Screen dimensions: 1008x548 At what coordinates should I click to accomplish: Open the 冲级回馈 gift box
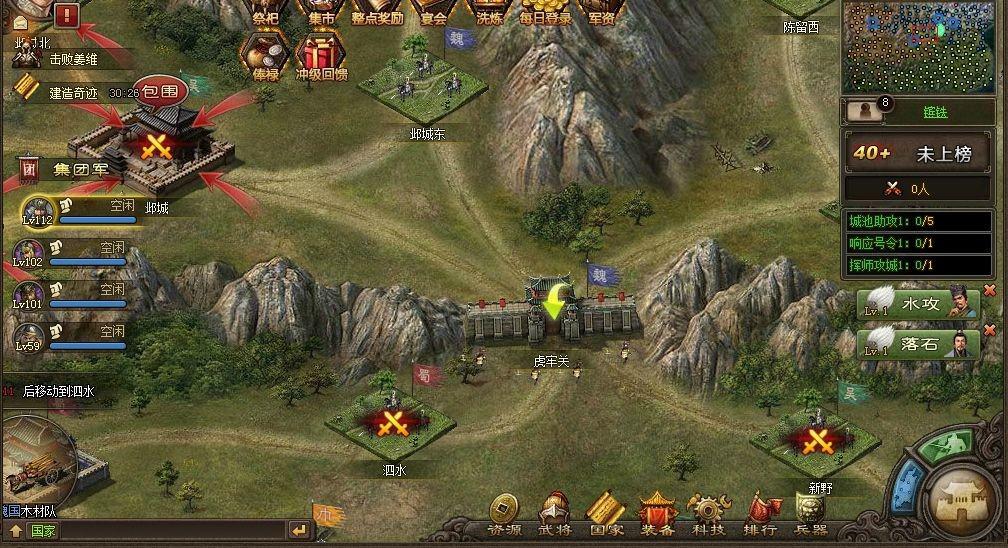322,56
